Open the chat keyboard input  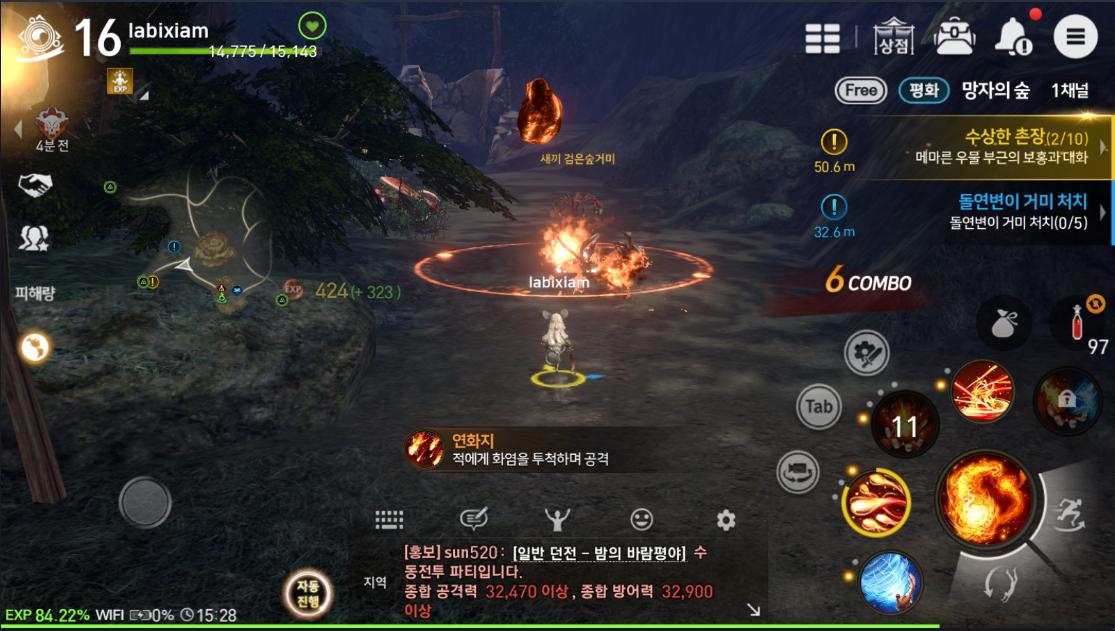(x=389, y=519)
